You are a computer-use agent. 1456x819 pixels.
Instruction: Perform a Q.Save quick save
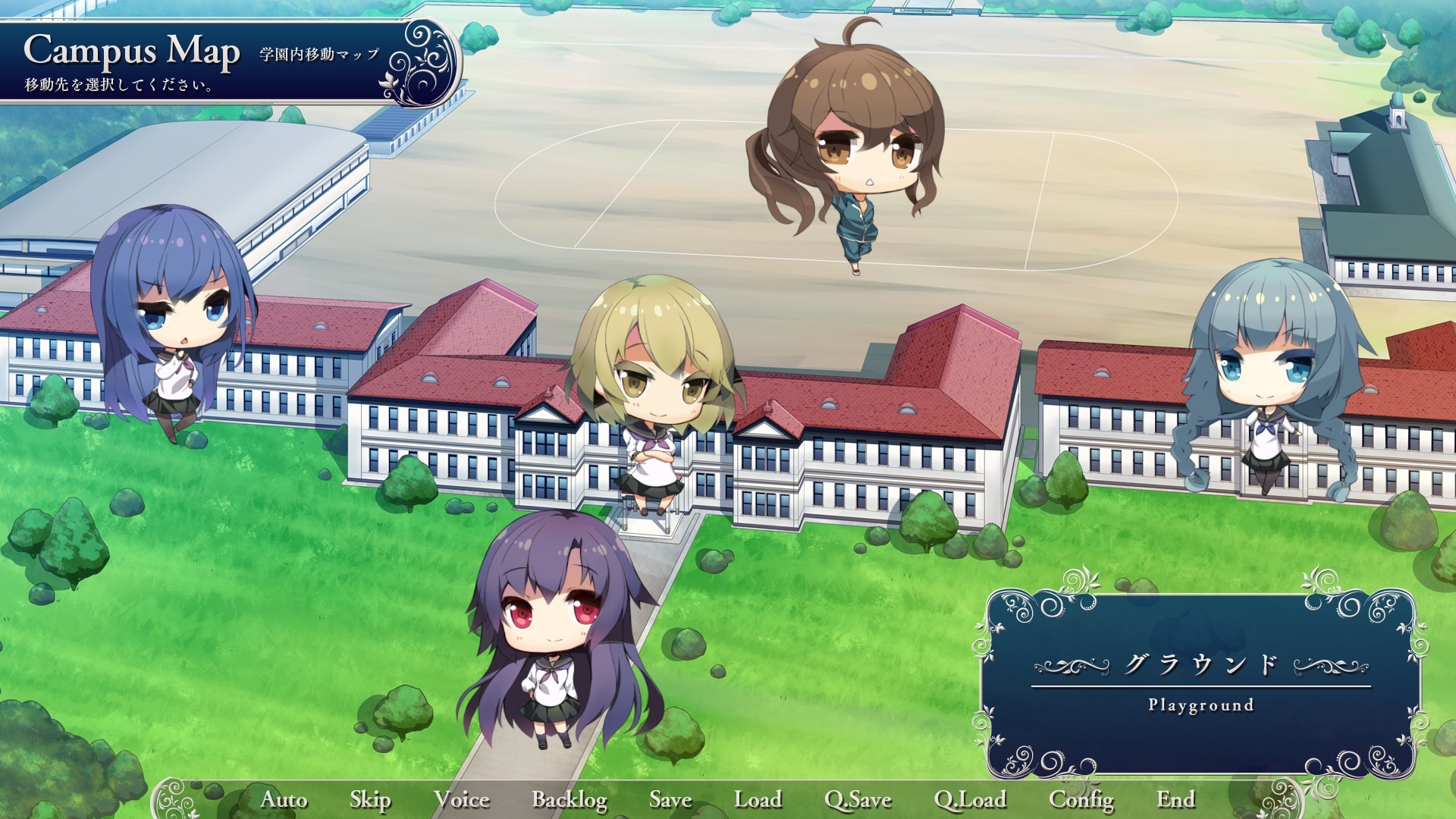point(859,799)
